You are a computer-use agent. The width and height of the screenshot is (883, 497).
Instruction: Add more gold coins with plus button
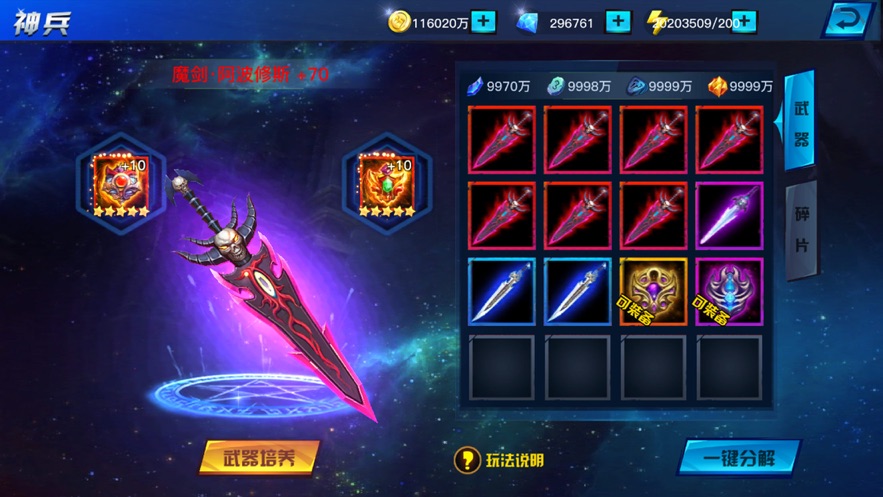(x=483, y=22)
